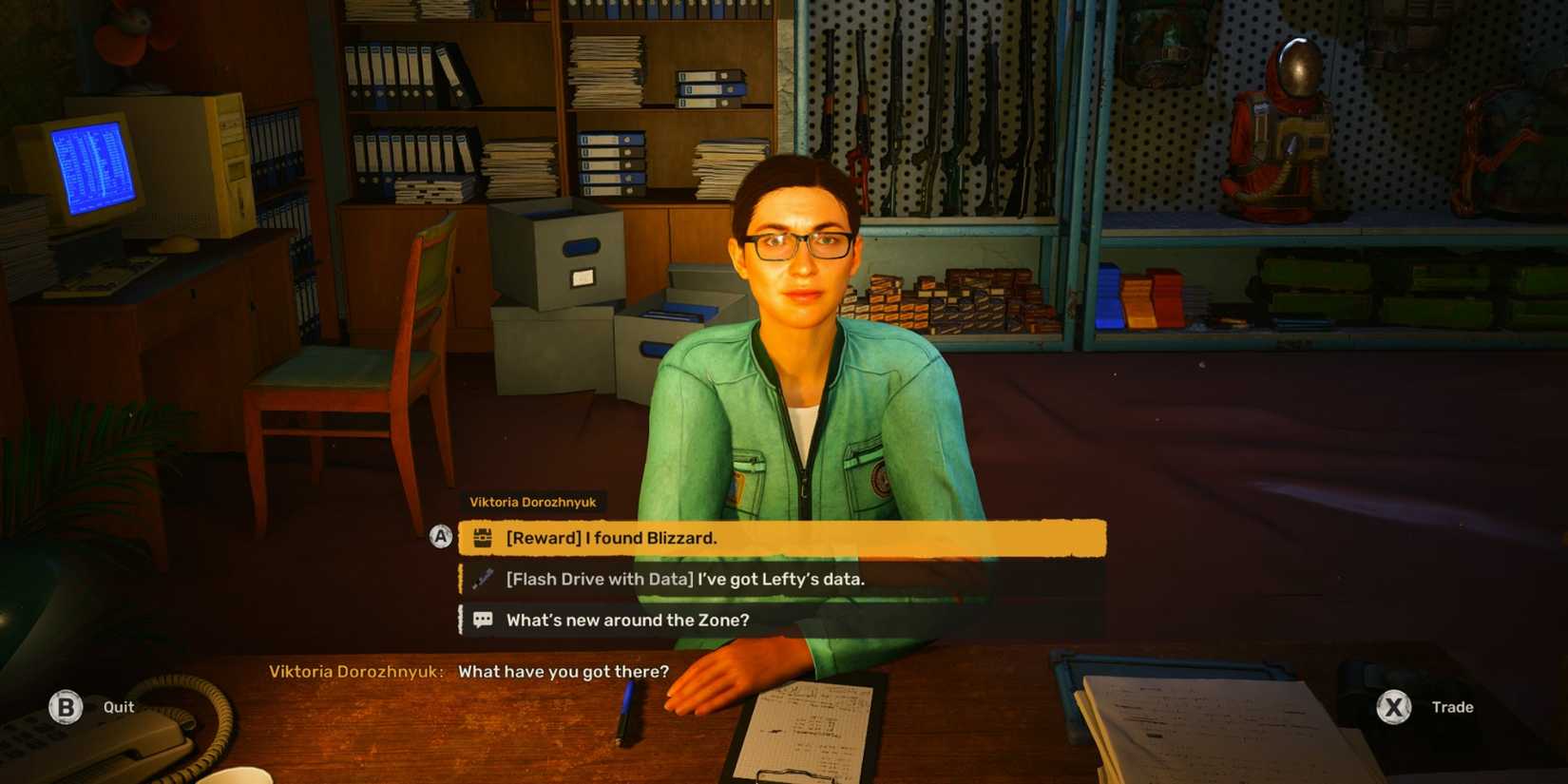Image resolution: width=1568 pixels, height=784 pixels.
Task: Click the chest icon inside the orange highlighted bar
Action: (x=483, y=537)
